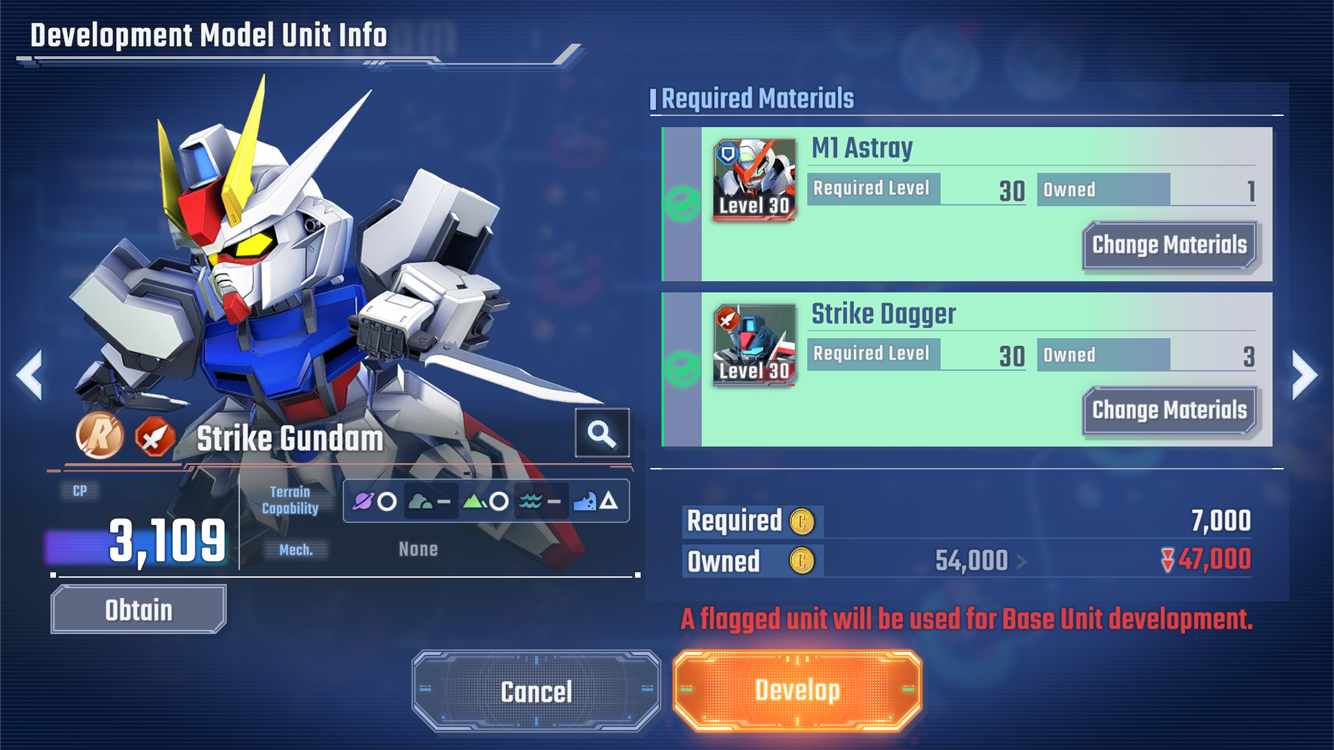The width and height of the screenshot is (1334, 750).
Task: Select the Strike Dagger material thumbnail
Action: pyautogui.click(x=755, y=345)
